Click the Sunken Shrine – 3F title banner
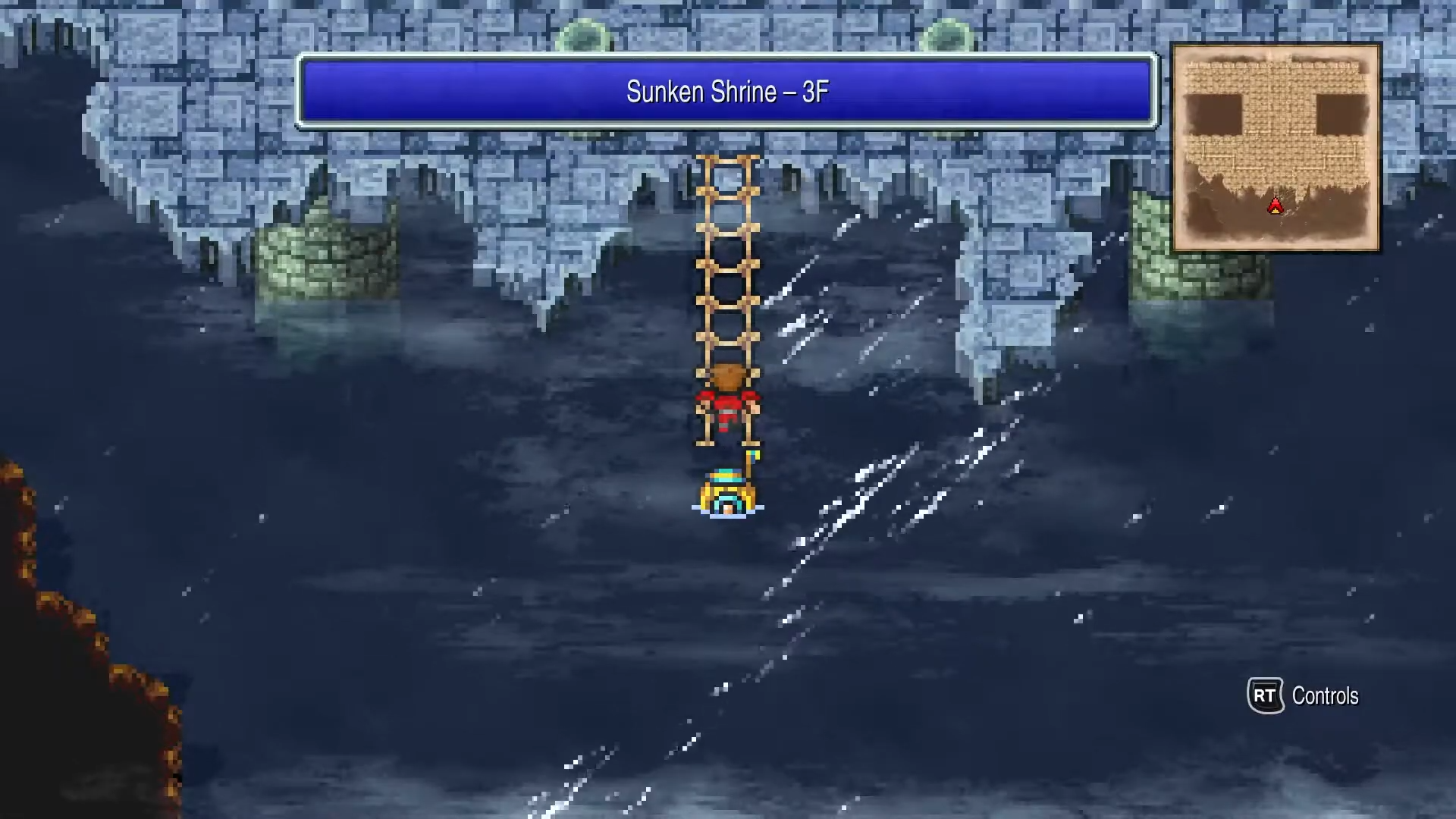The height and width of the screenshot is (819, 1456). coord(726,91)
